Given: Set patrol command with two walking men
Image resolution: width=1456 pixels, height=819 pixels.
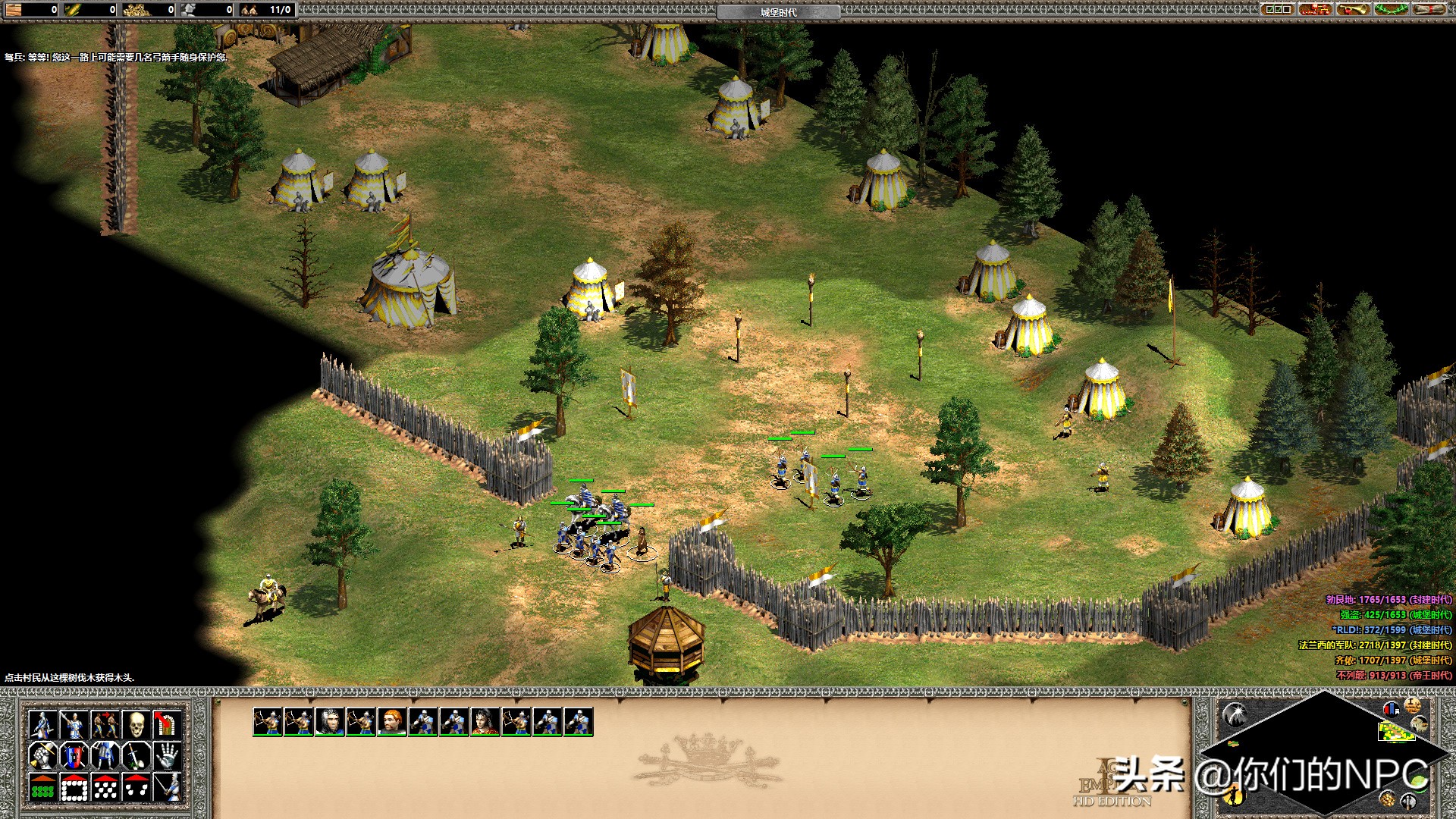Looking at the screenshot, I should point(105,725).
